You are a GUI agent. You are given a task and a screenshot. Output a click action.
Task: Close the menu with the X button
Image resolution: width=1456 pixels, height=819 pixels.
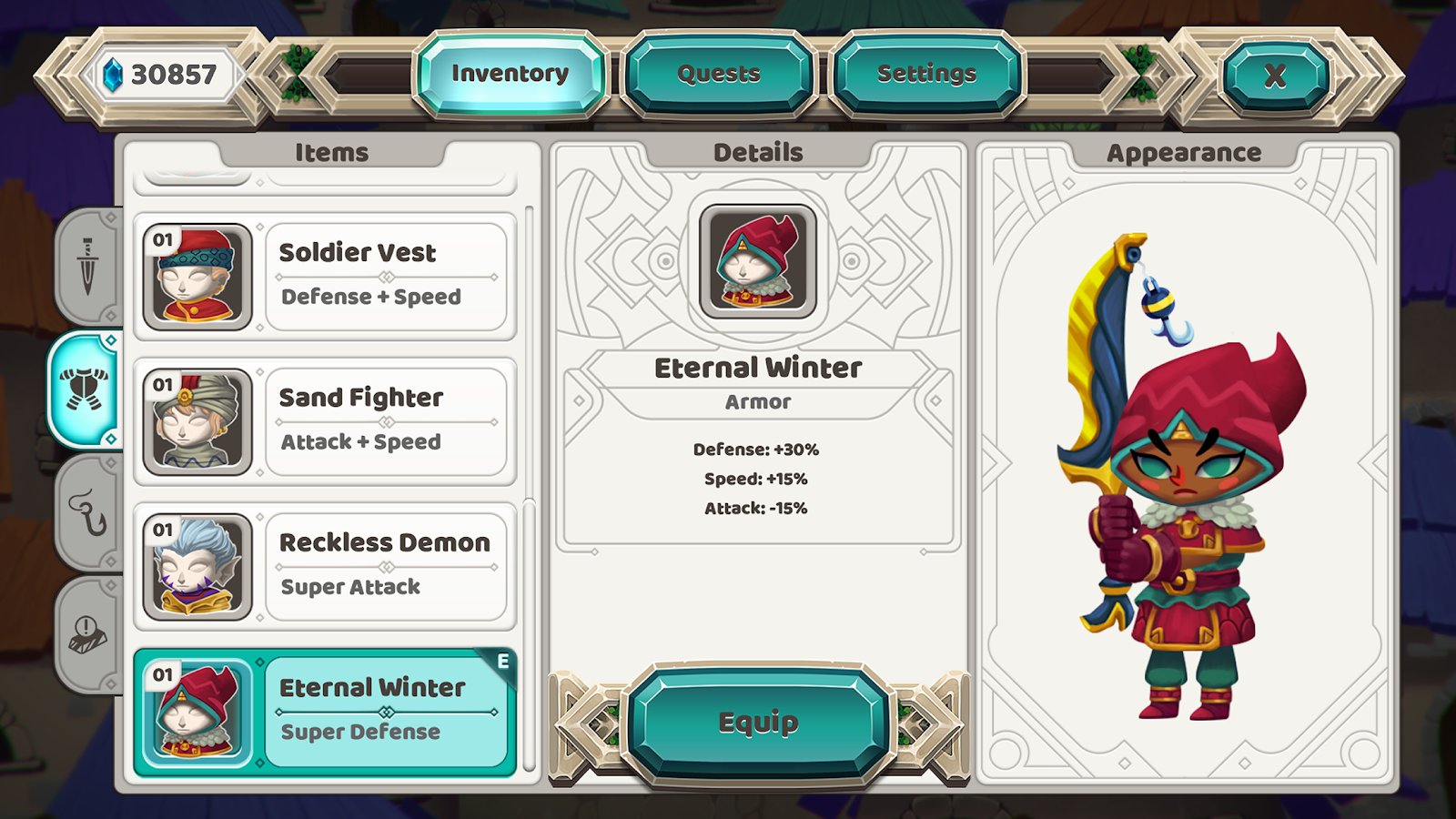point(1275,76)
